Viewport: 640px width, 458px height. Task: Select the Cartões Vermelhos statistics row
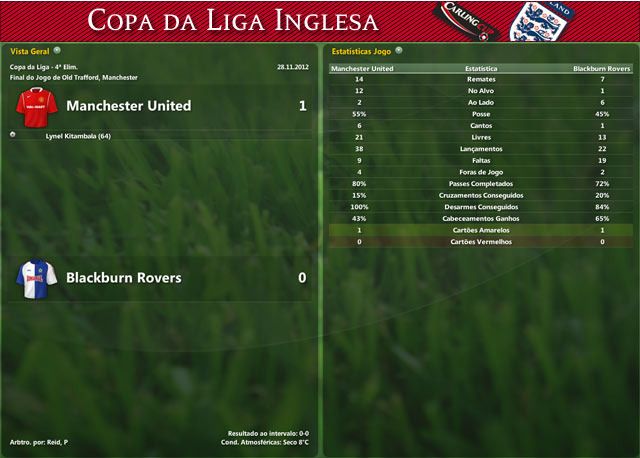click(x=480, y=241)
